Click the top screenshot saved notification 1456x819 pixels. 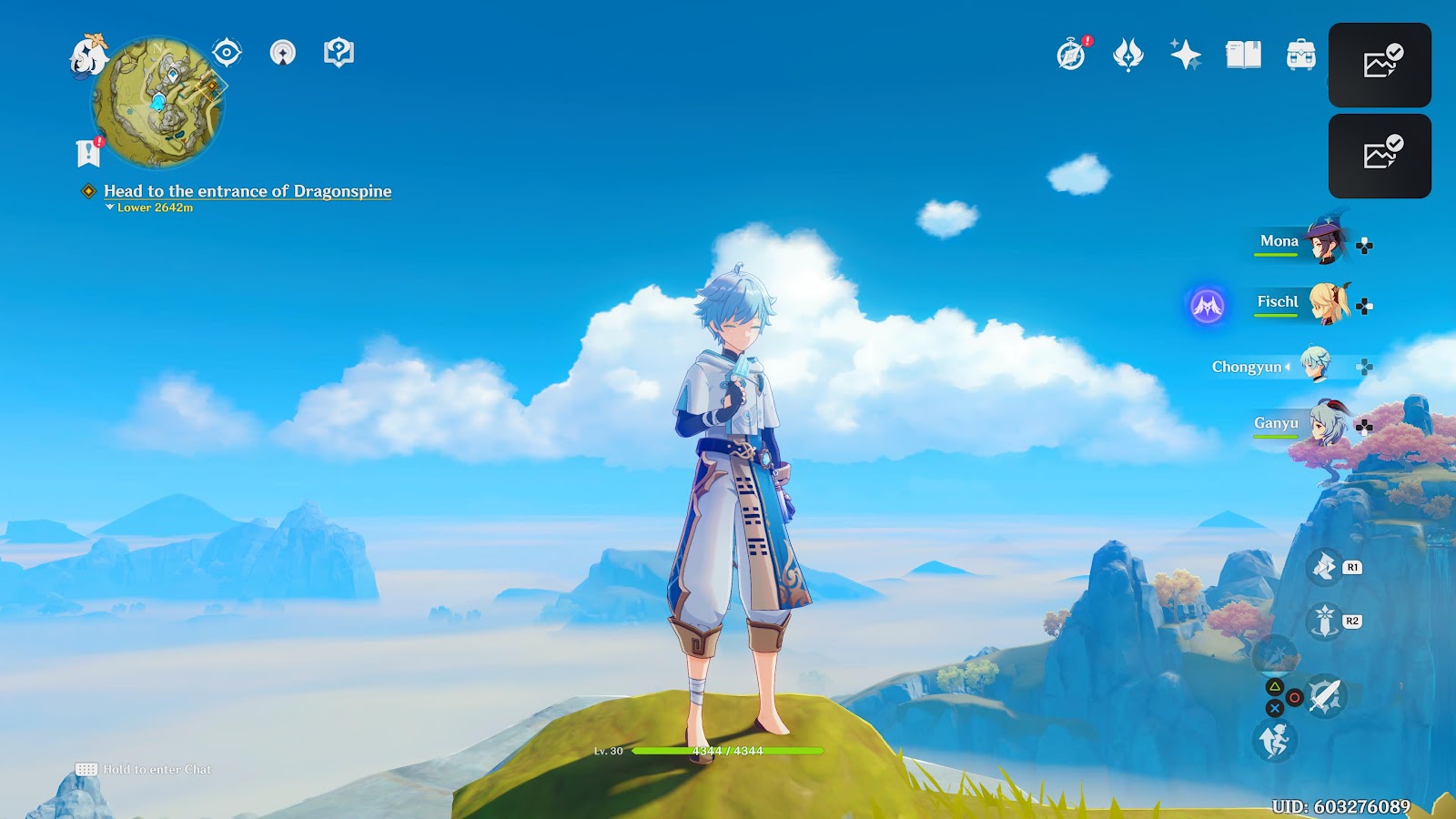(1380, 65)
